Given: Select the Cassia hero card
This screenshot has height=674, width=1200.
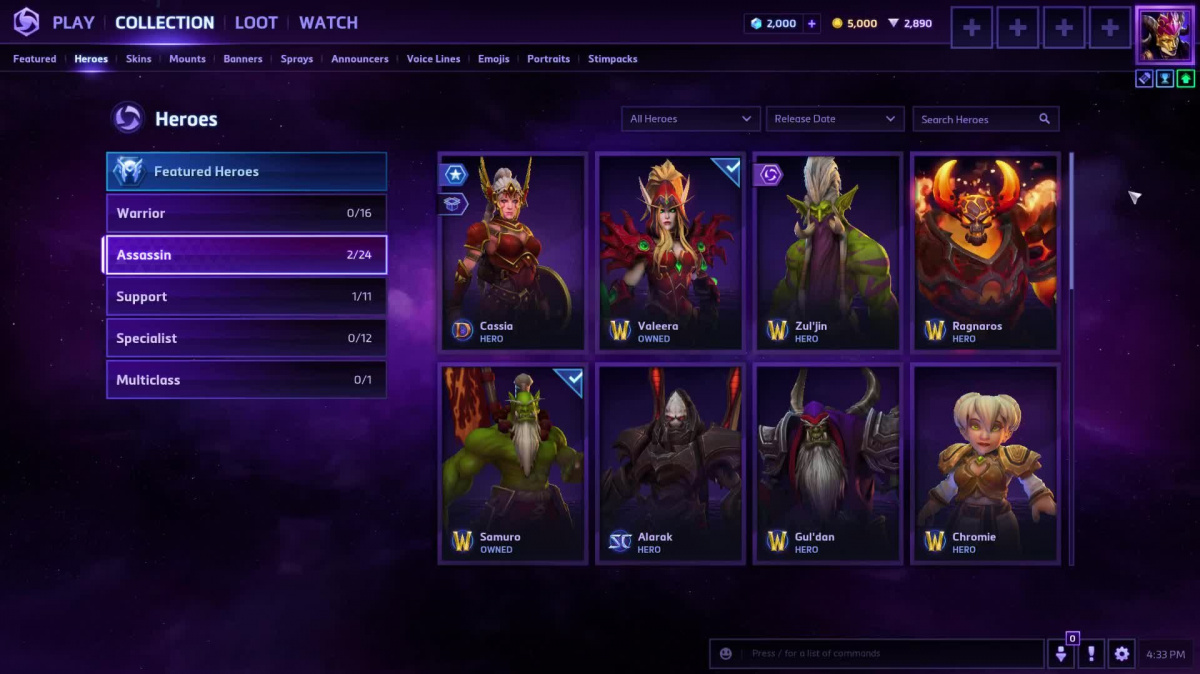Looking at the screenshot, I should [513, 252].
